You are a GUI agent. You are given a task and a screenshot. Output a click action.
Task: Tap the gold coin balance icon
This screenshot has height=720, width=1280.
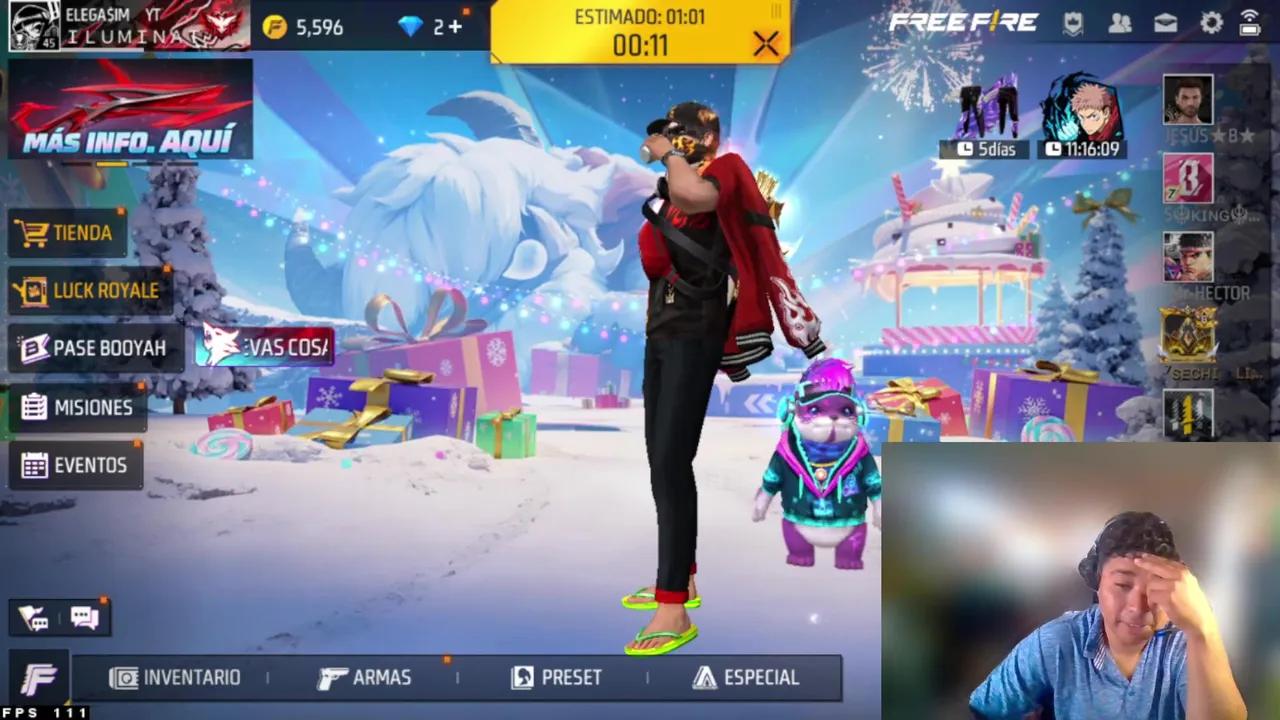coord(276,27)
